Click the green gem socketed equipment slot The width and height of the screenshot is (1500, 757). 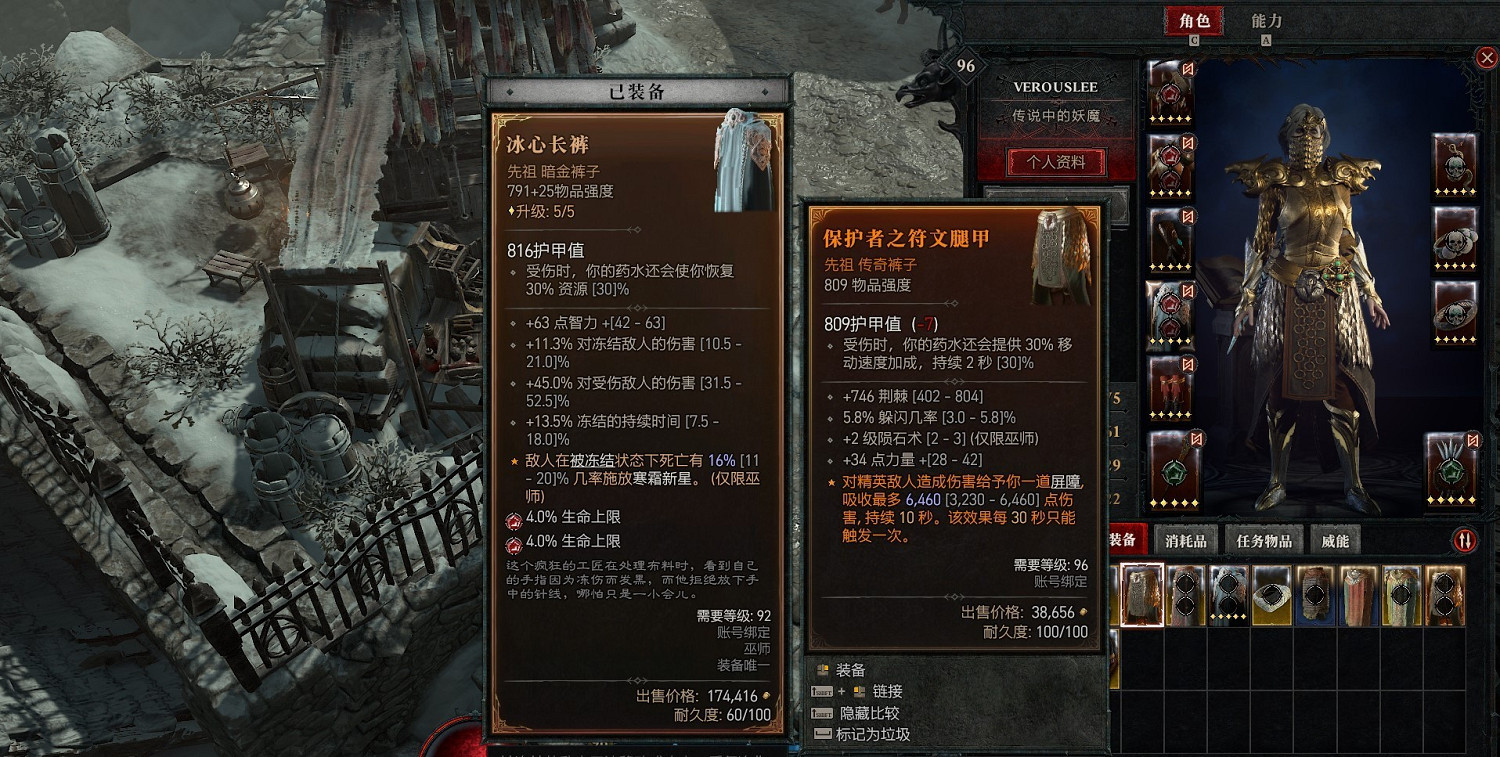tap(1175, 473)
